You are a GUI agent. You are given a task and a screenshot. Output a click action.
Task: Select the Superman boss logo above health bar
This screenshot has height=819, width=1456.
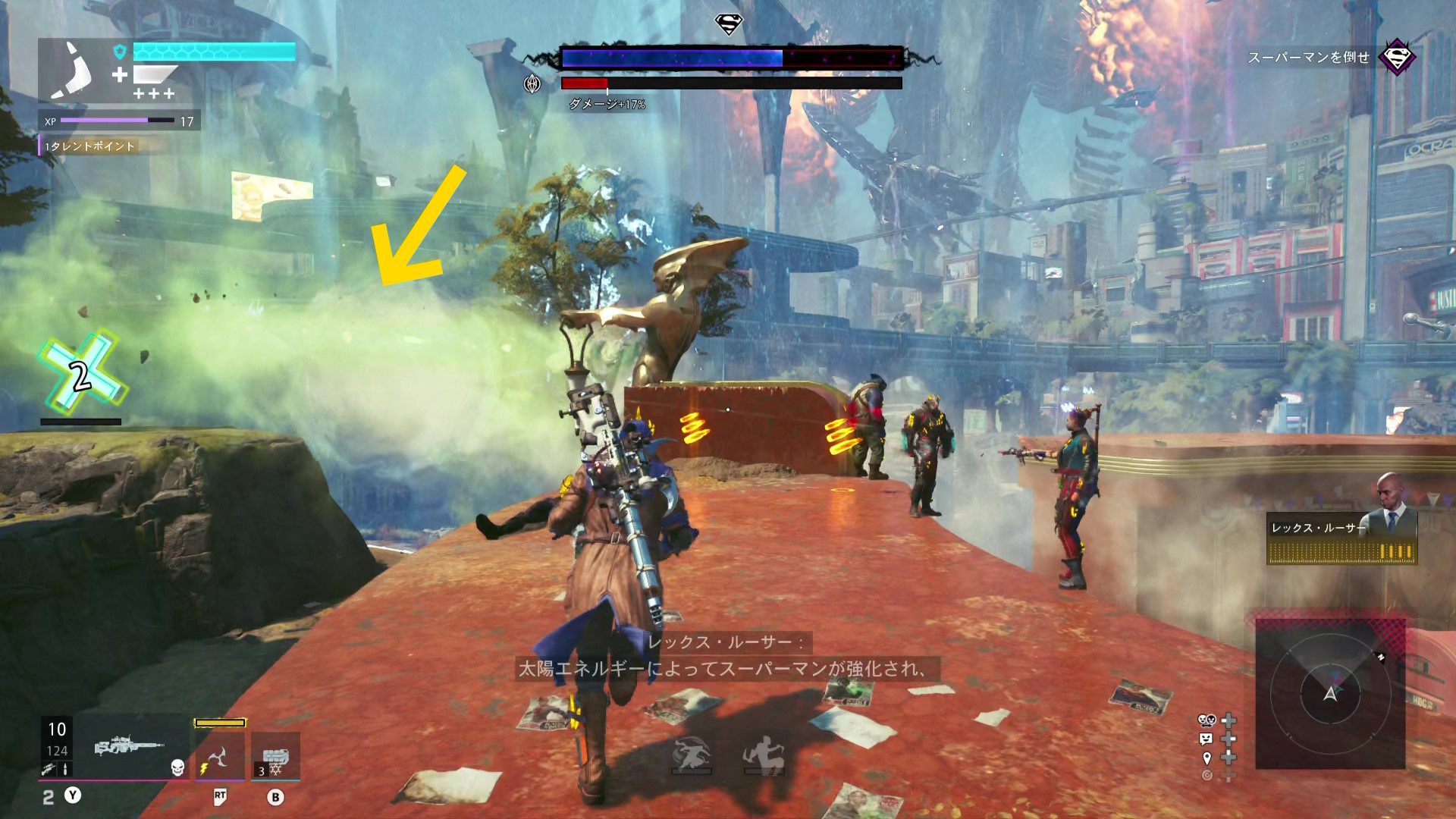pos(729,24)
